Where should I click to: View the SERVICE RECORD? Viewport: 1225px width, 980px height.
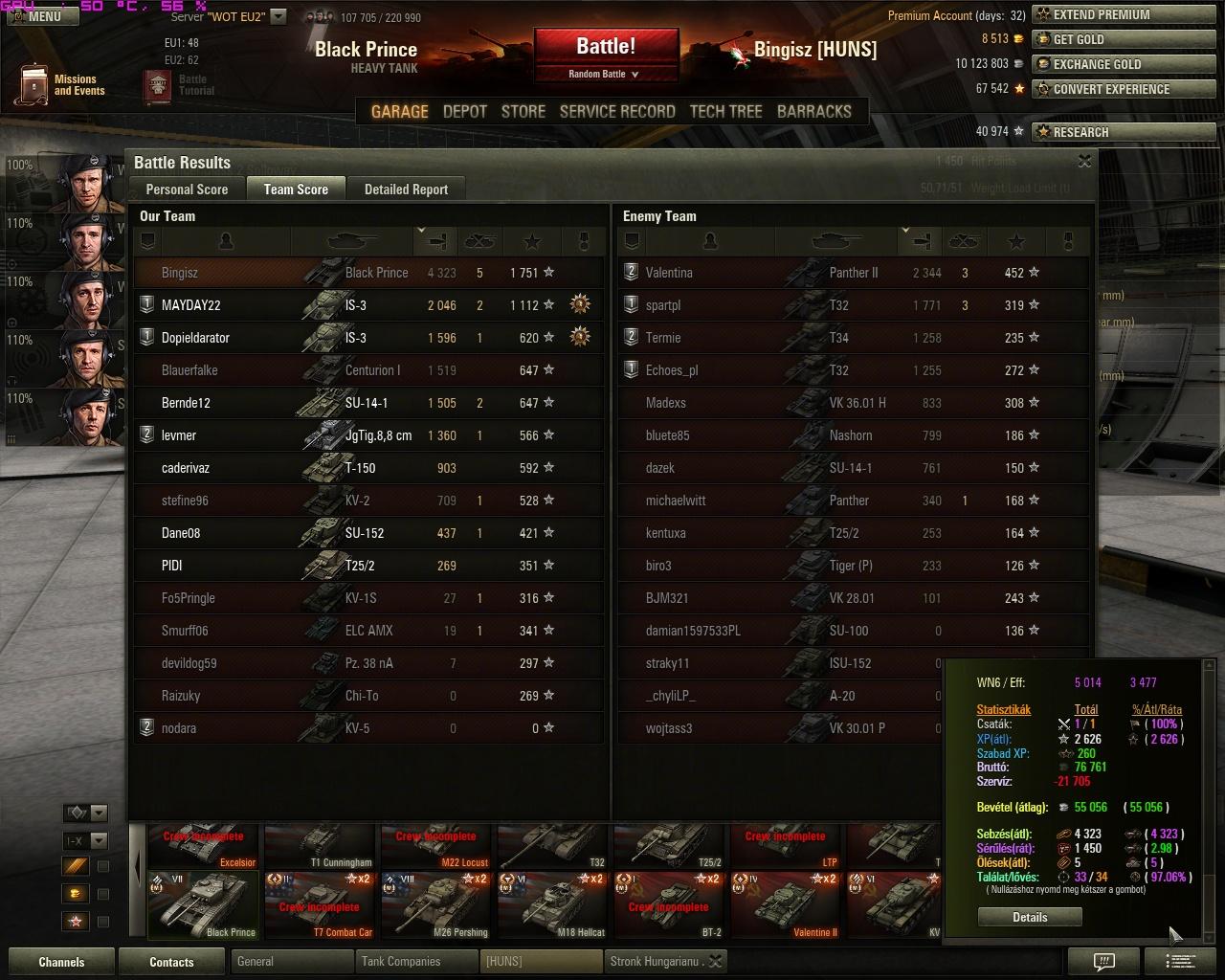coord(617,111)
